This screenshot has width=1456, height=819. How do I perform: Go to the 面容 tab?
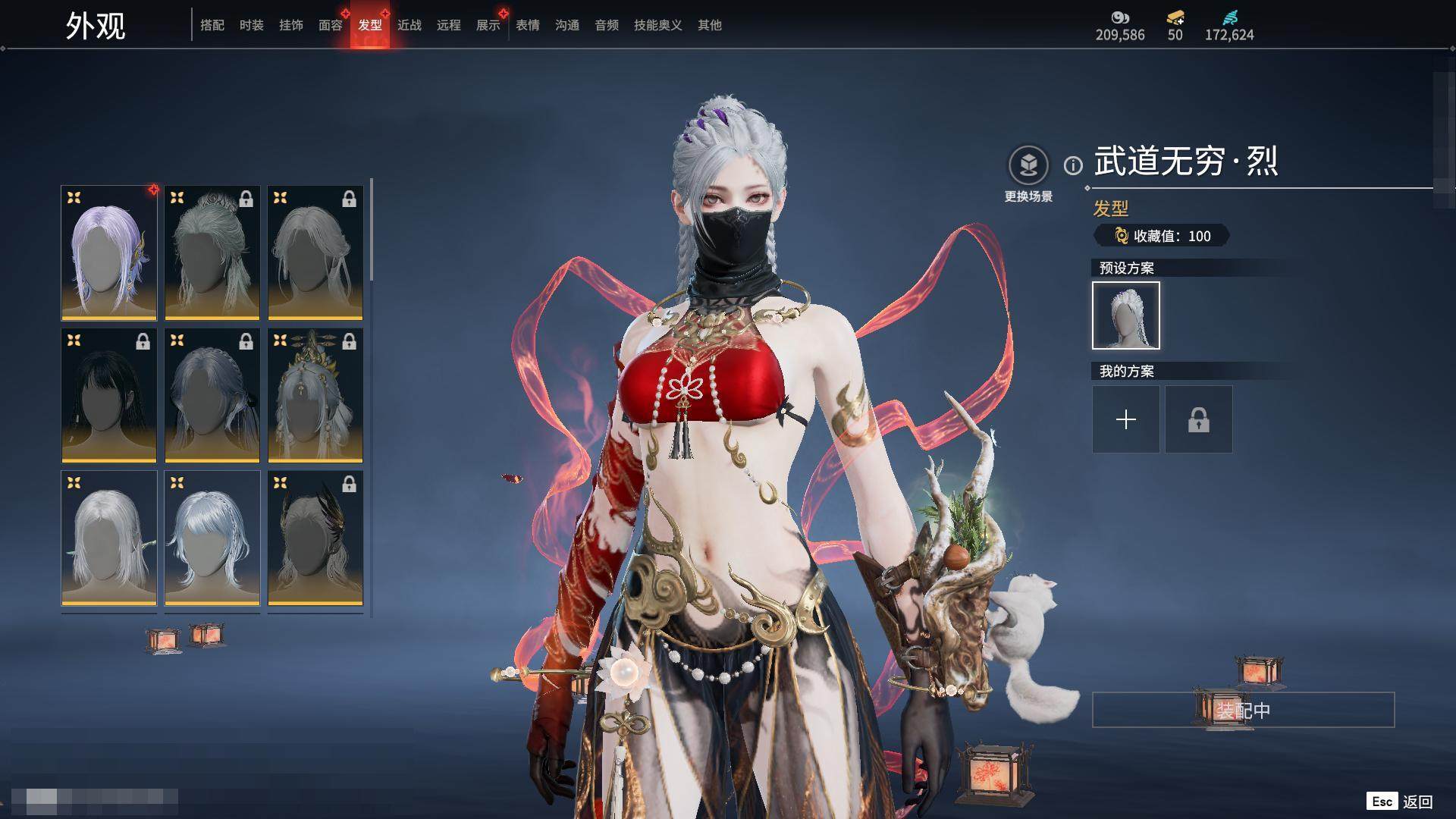tap(330, 25)
